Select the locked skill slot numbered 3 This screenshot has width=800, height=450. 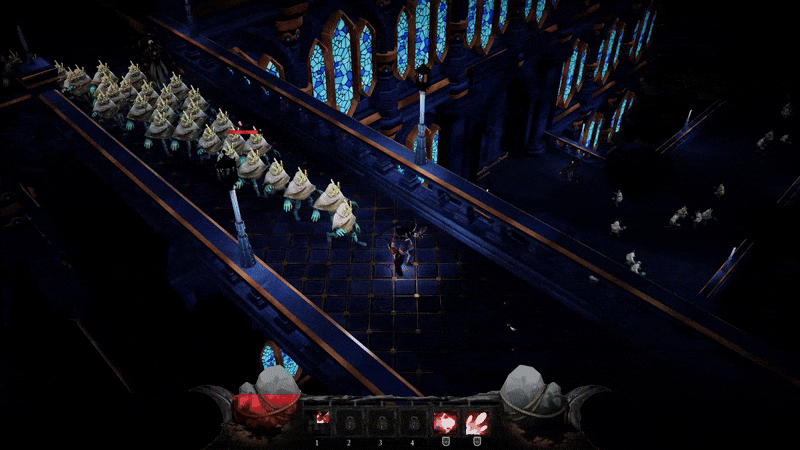(x=381, y=420)
